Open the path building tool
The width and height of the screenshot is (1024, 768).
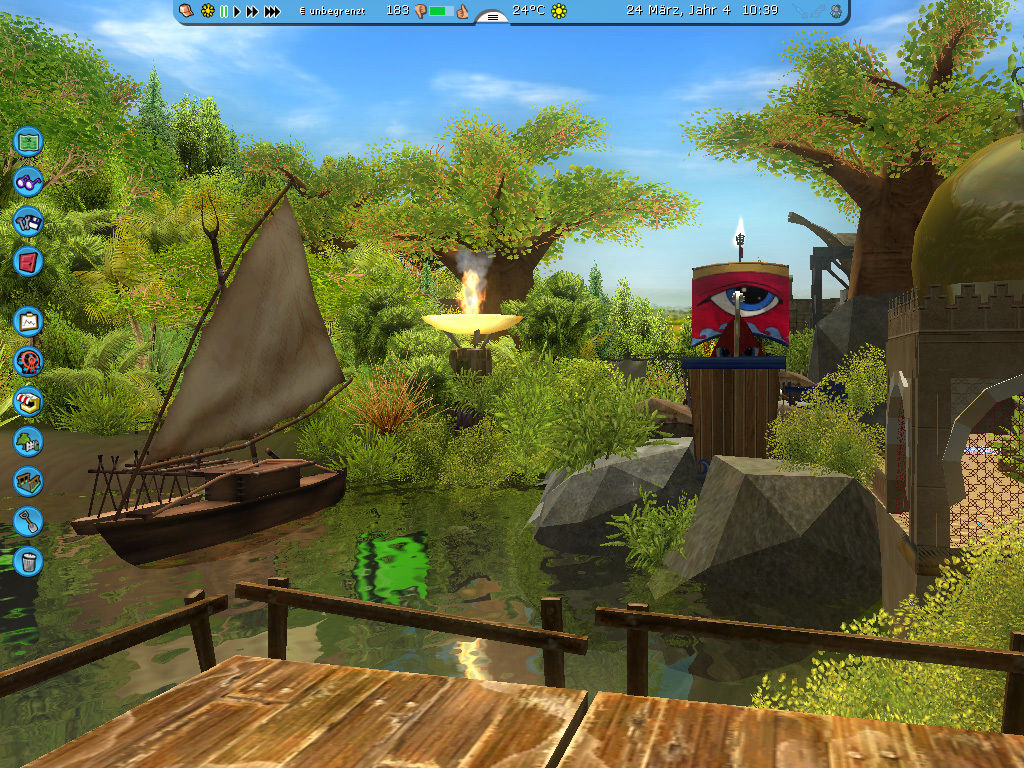[x=28, y=481]
